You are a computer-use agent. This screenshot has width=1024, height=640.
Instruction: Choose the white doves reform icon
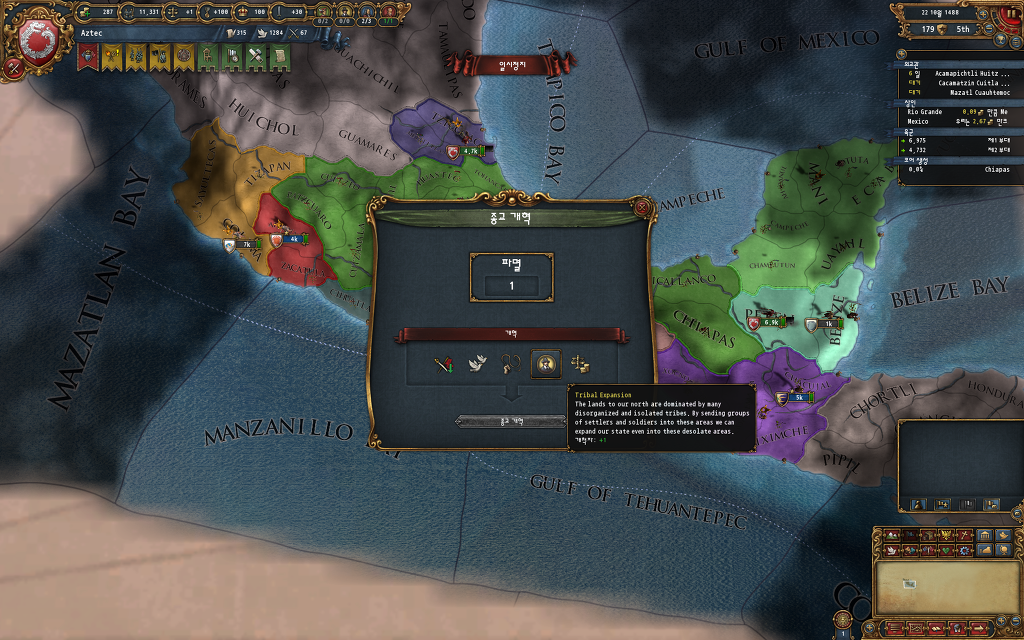coord(478,364)
